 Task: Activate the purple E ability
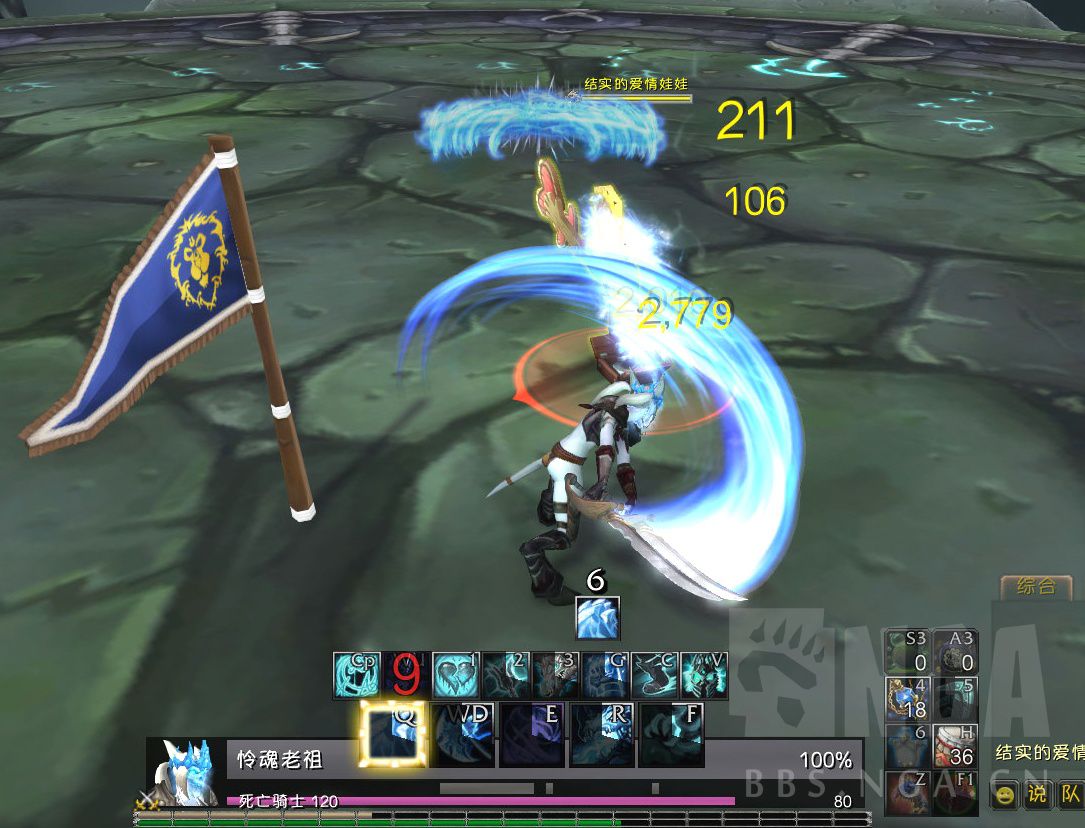pyautogui.click(x=532, y=735)
